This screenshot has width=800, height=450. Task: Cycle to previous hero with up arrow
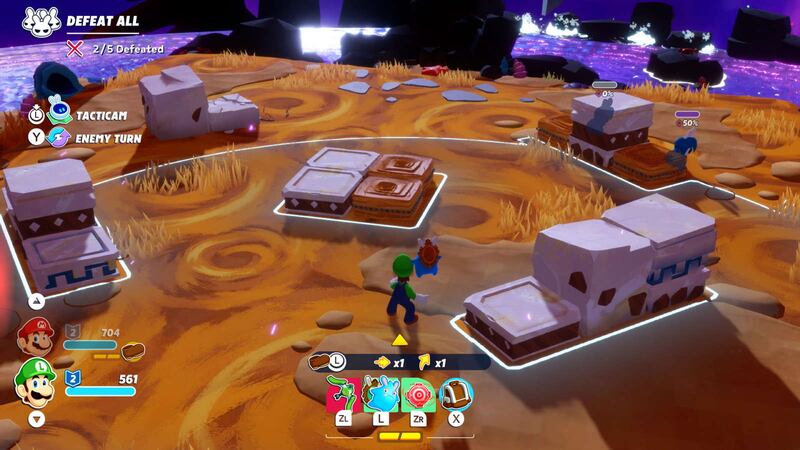click(x=37, y=299)
